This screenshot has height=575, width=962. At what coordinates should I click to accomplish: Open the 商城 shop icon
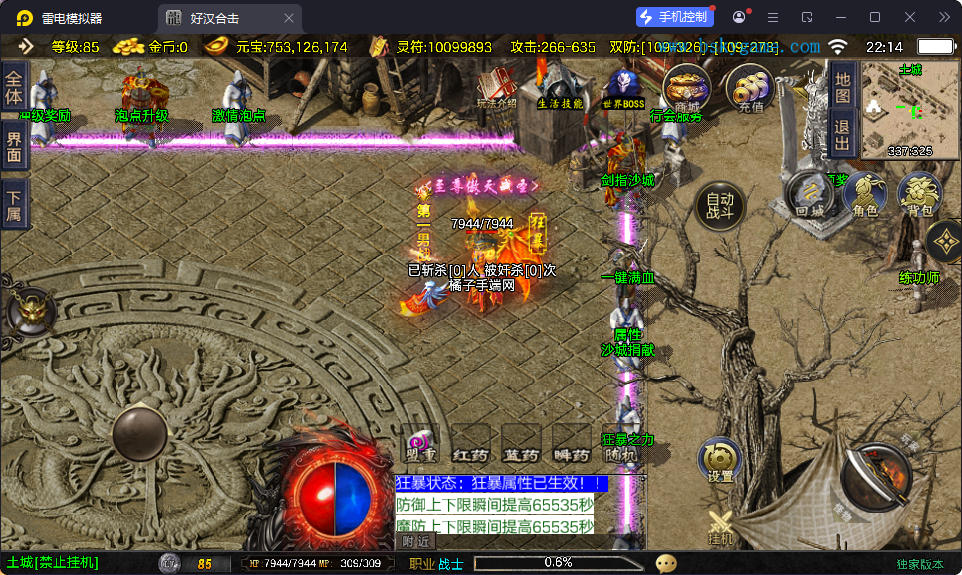(x=687, y=88)
